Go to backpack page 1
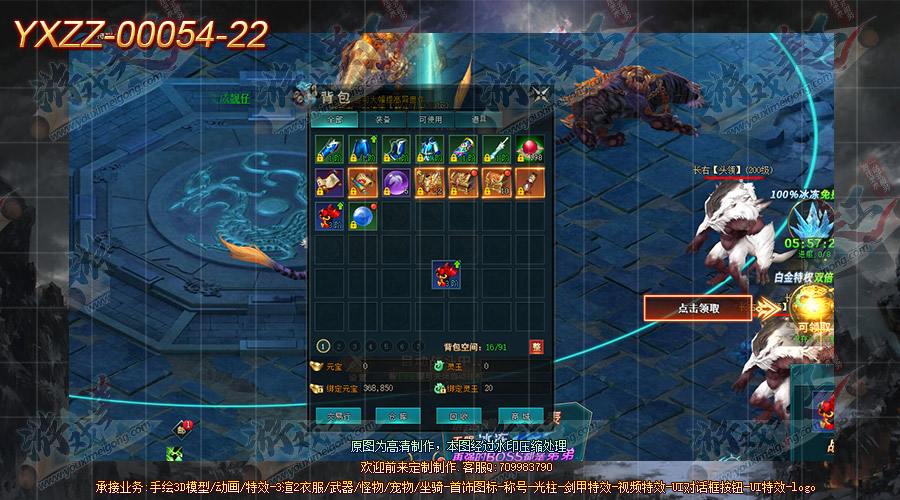The image size is (900, 500). coord(324,346)
